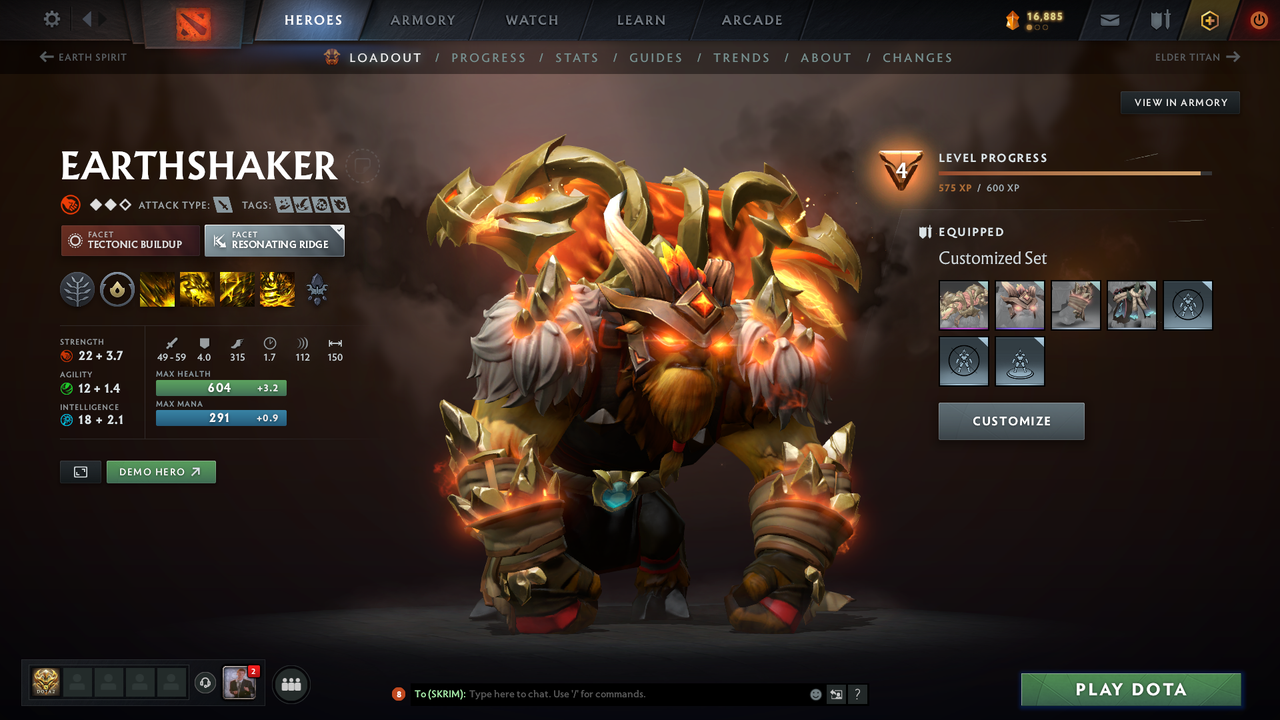Switch to the Changes section

pos(917,58)
